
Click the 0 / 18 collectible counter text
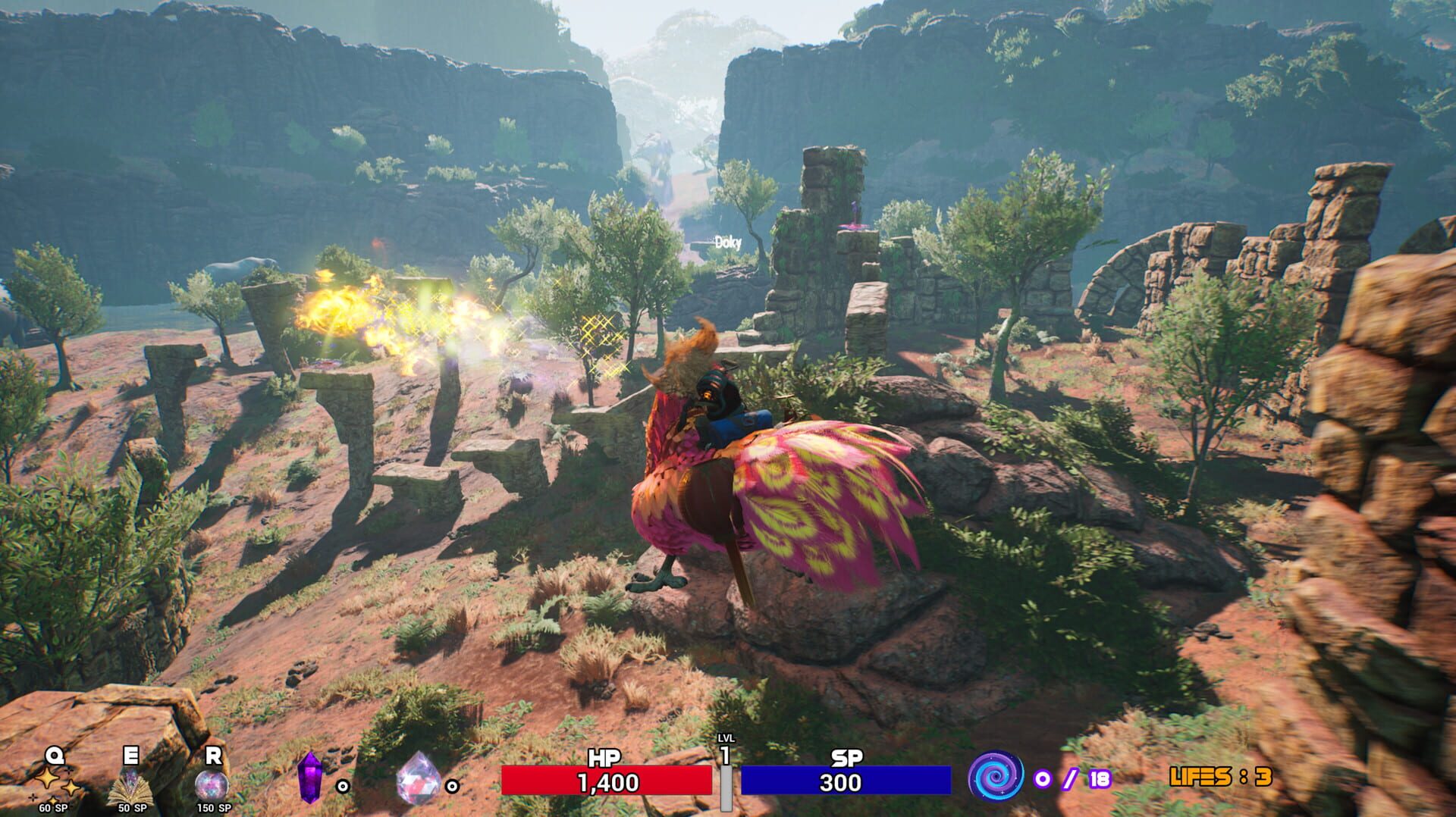click(1072, 778)
